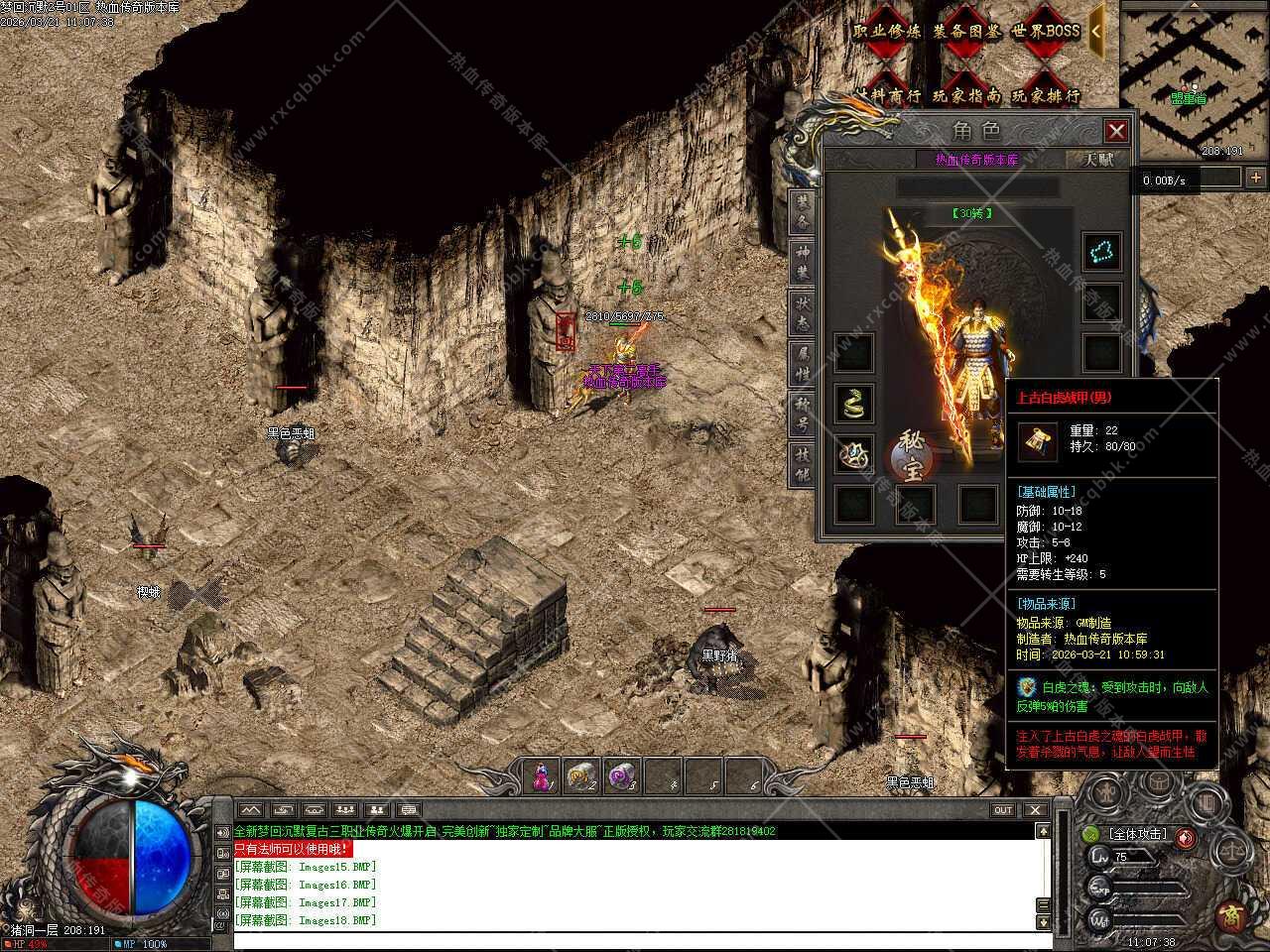Select the green snake bracelet slot
Image resolution: width=1270 pixels, height=952 pixels.
point(853,403)
